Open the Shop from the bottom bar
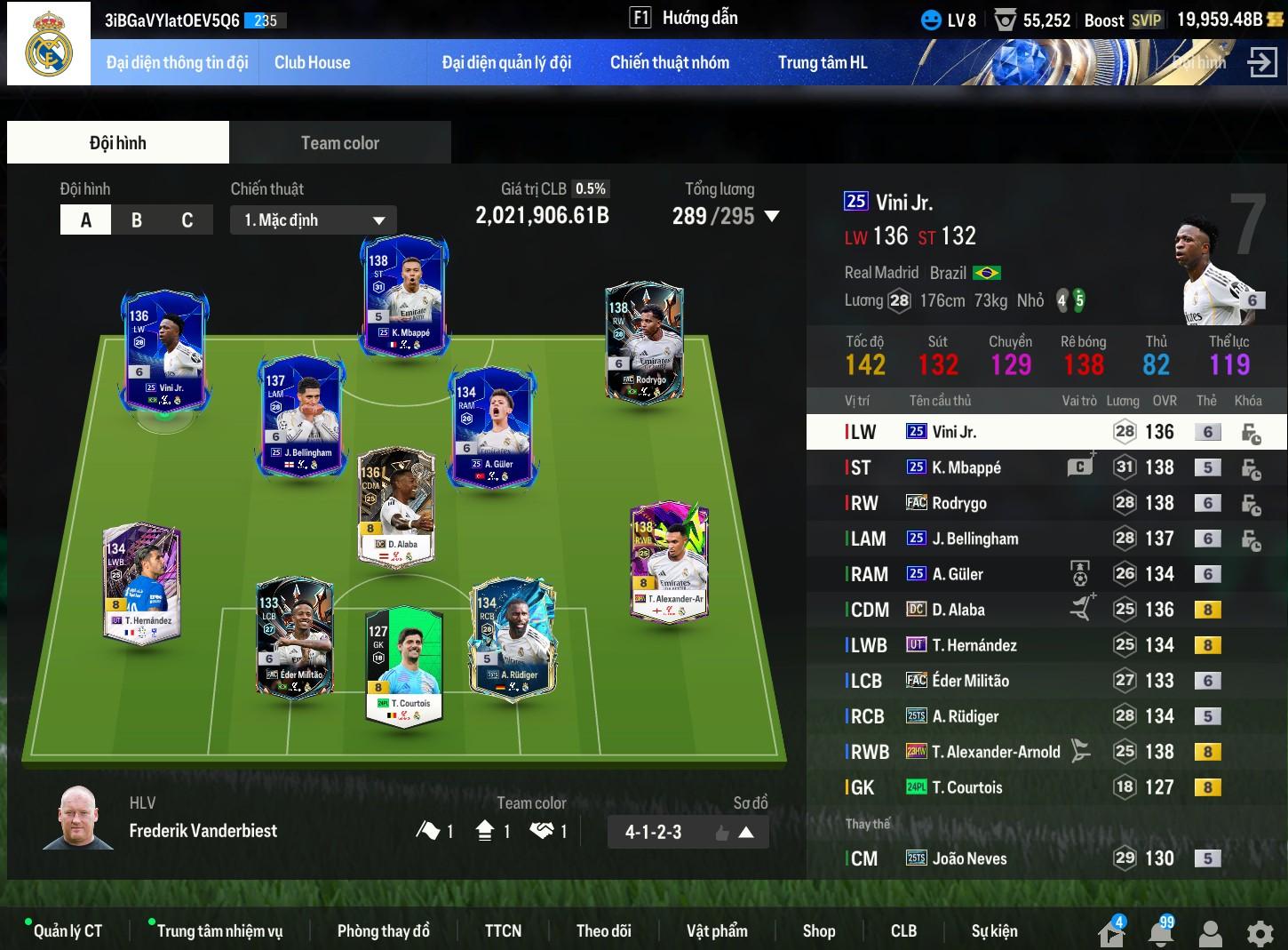 818,930
